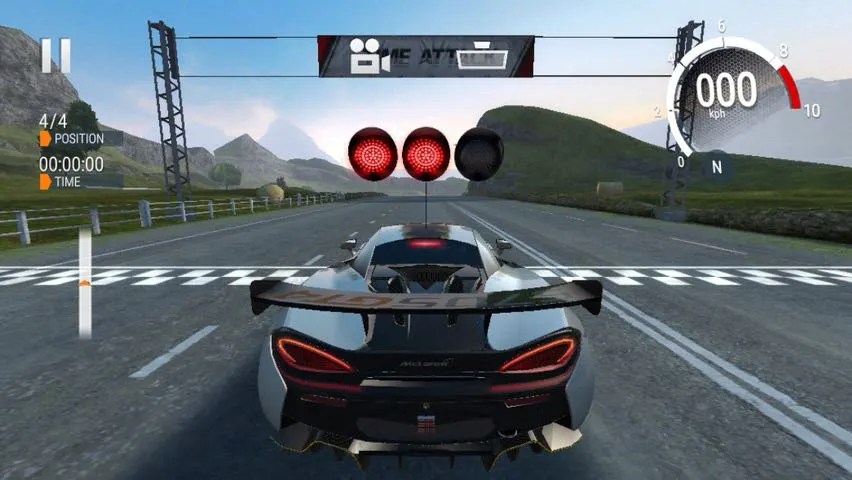Switch the camera view with the camera icon
Viewport: 852px width, 480px height.
point(369,58)
